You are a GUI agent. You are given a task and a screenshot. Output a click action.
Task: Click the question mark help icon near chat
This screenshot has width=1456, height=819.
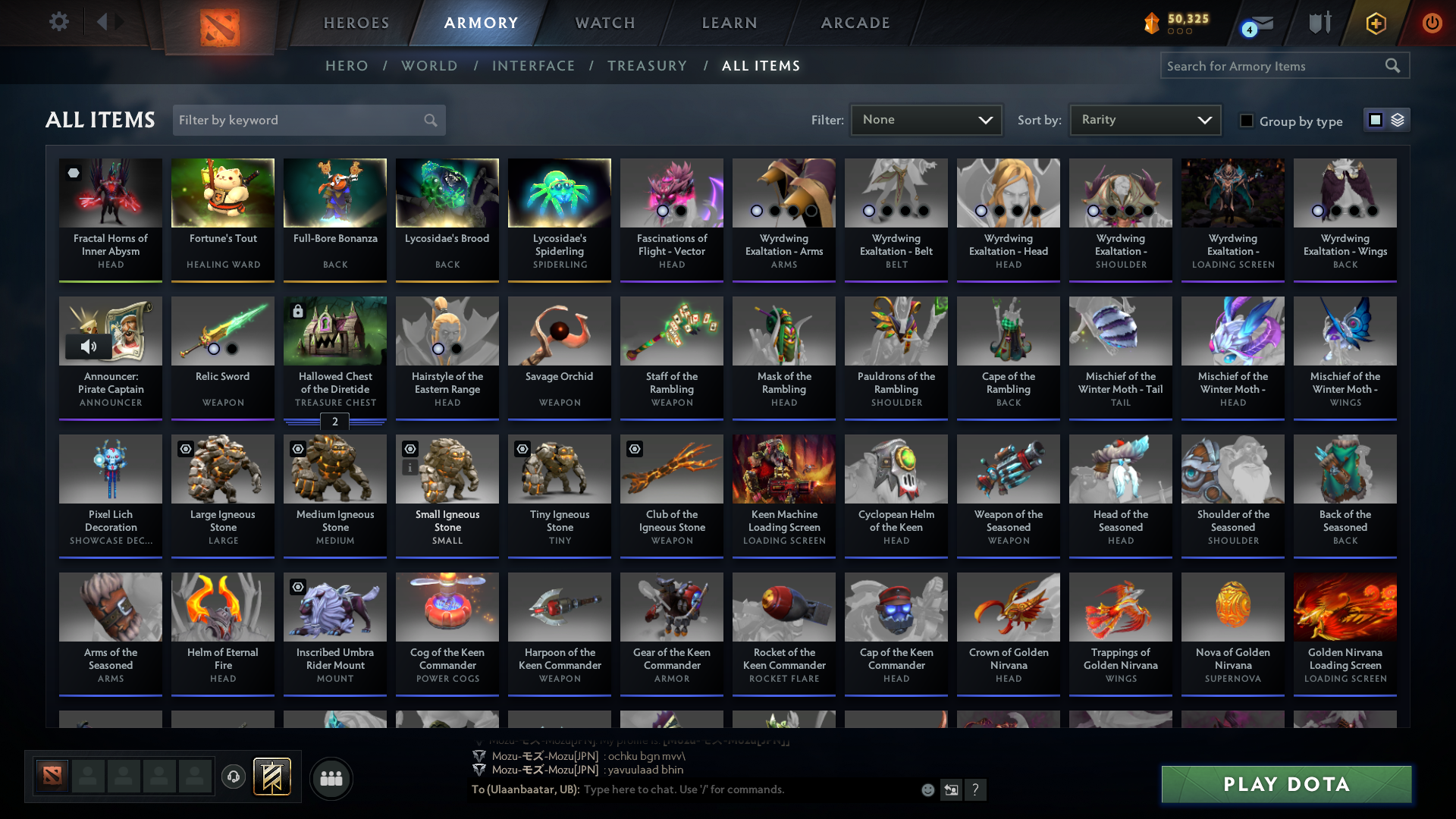tap(976, 790)
